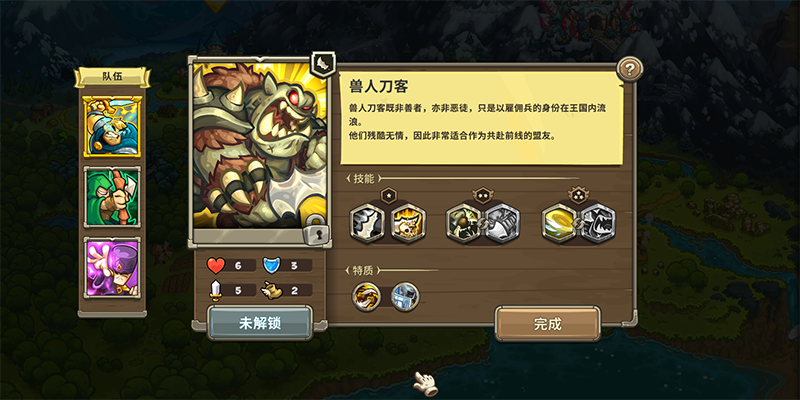Viewport: 800px width, 400px height.
Task: View the golden beast trait icon
Action: point(367,296)
